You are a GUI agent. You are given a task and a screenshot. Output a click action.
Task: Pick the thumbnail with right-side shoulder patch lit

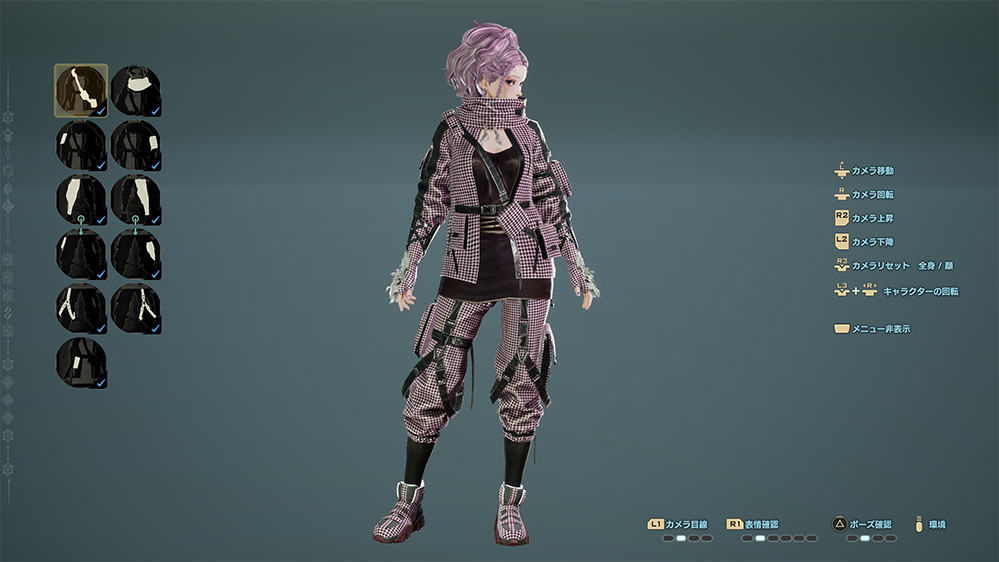coord(136,146)
